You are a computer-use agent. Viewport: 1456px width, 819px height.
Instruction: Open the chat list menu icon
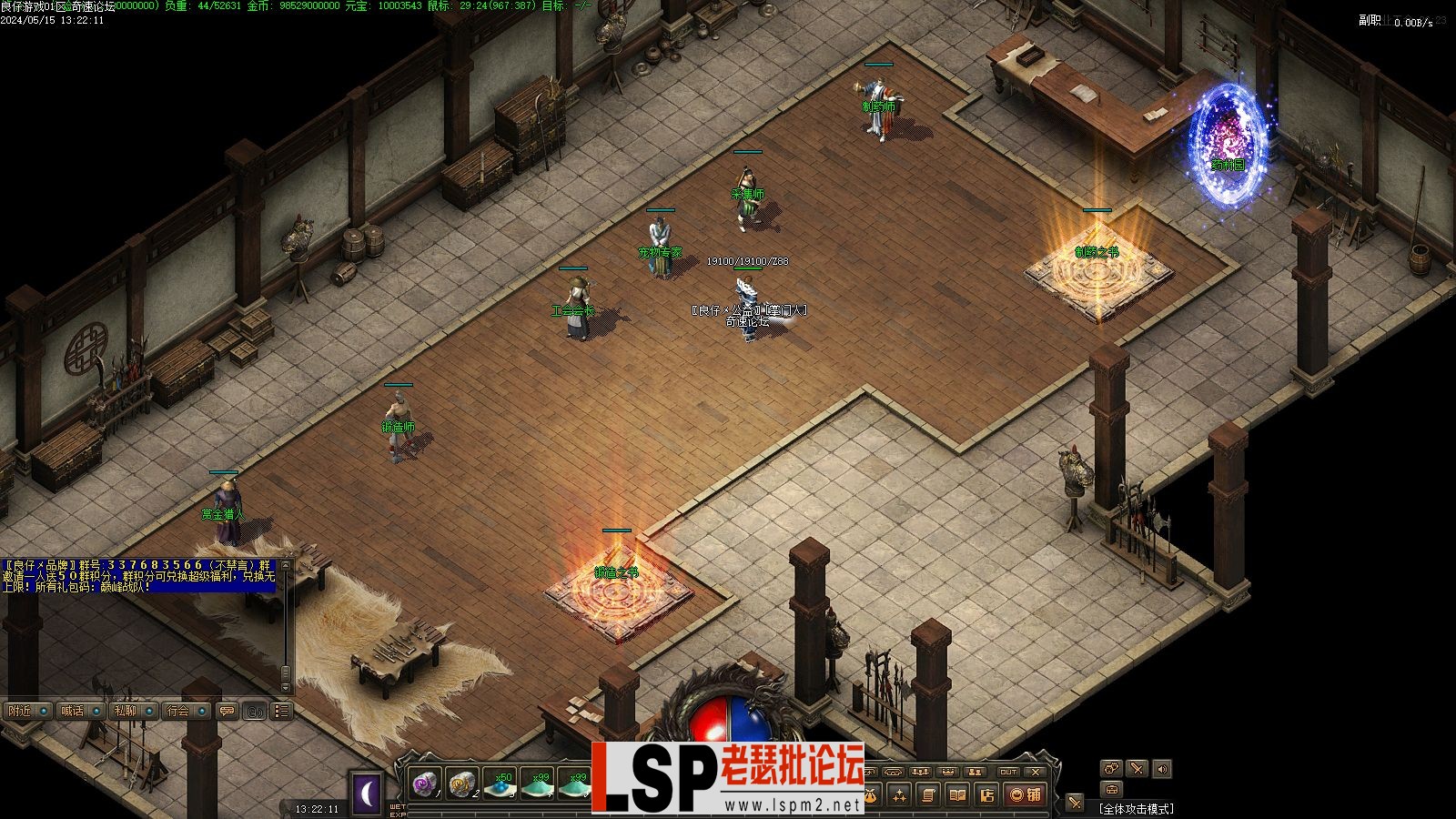[x=281, y=711]
